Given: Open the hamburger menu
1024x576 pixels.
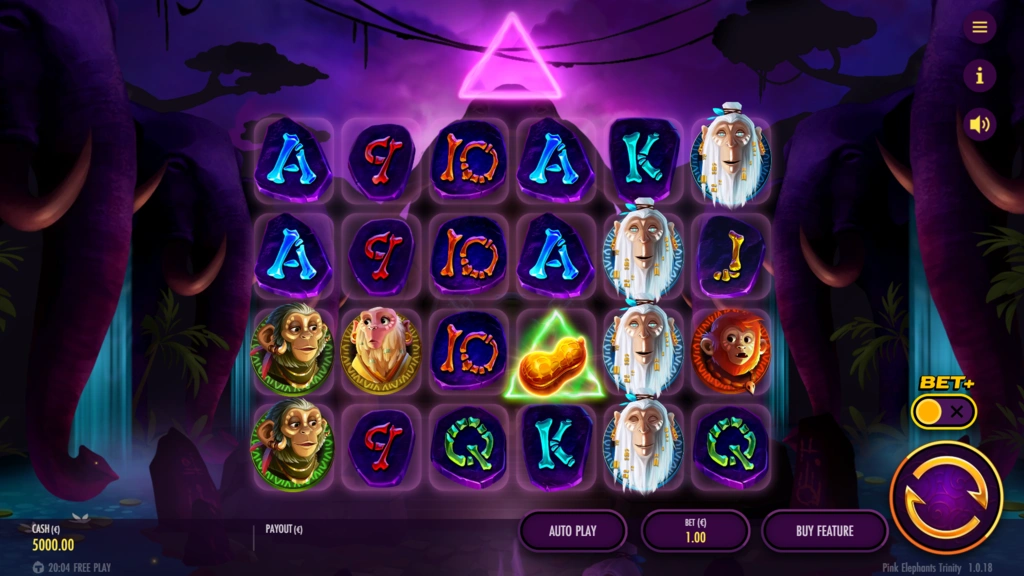Looking at the screenshot, I should click(x=979, y=27).
